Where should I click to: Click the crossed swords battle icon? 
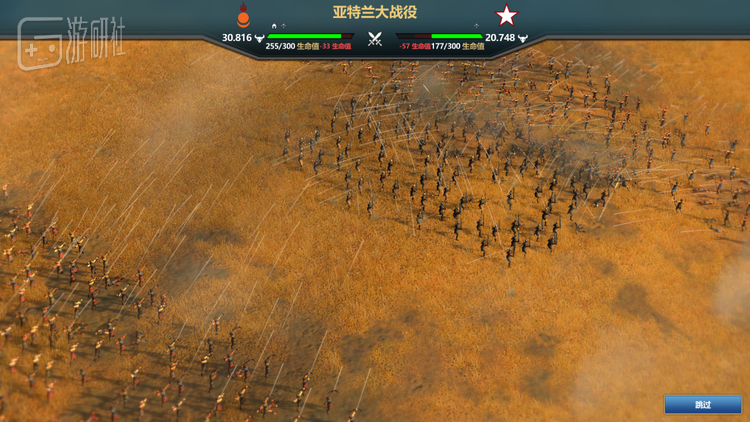tap(375, 40)
